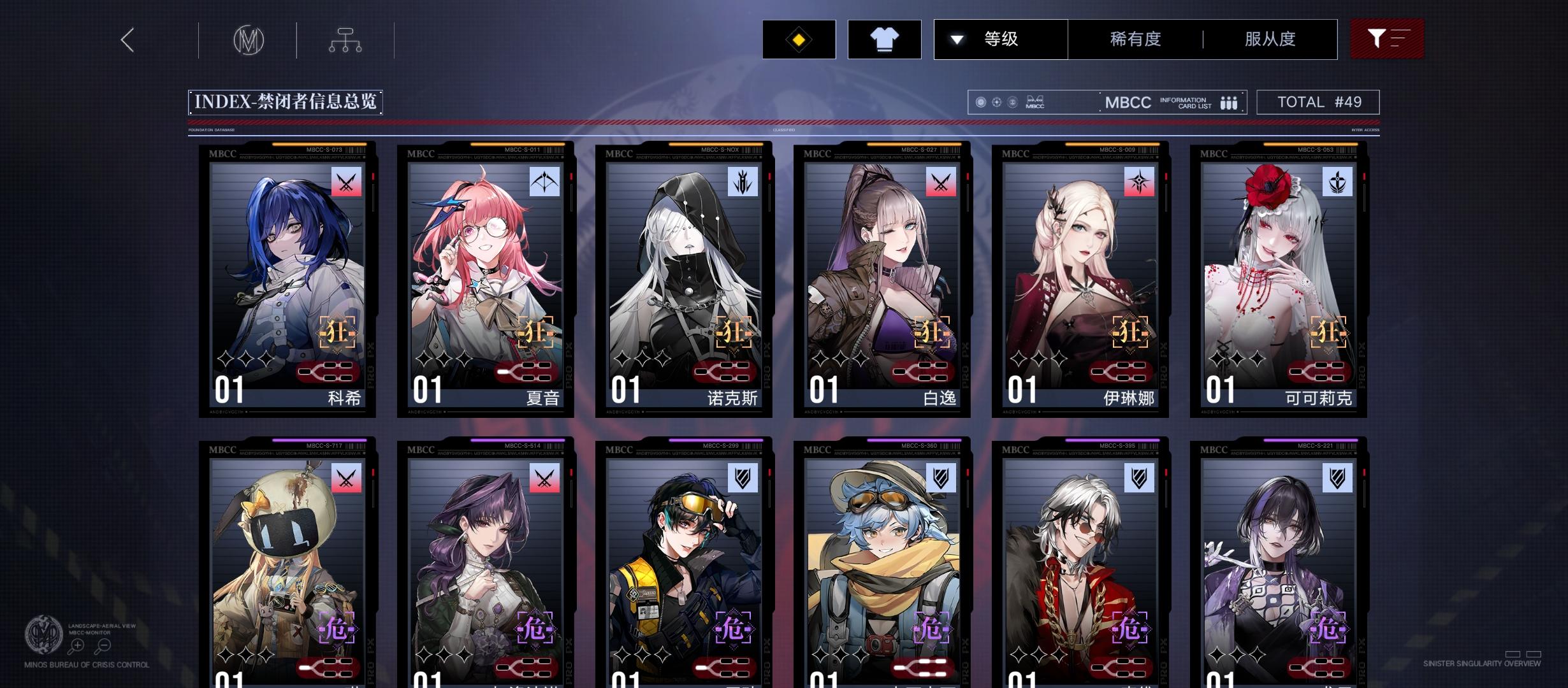
Task: Click the TOTAL #49 counter
Action: 1317,101
